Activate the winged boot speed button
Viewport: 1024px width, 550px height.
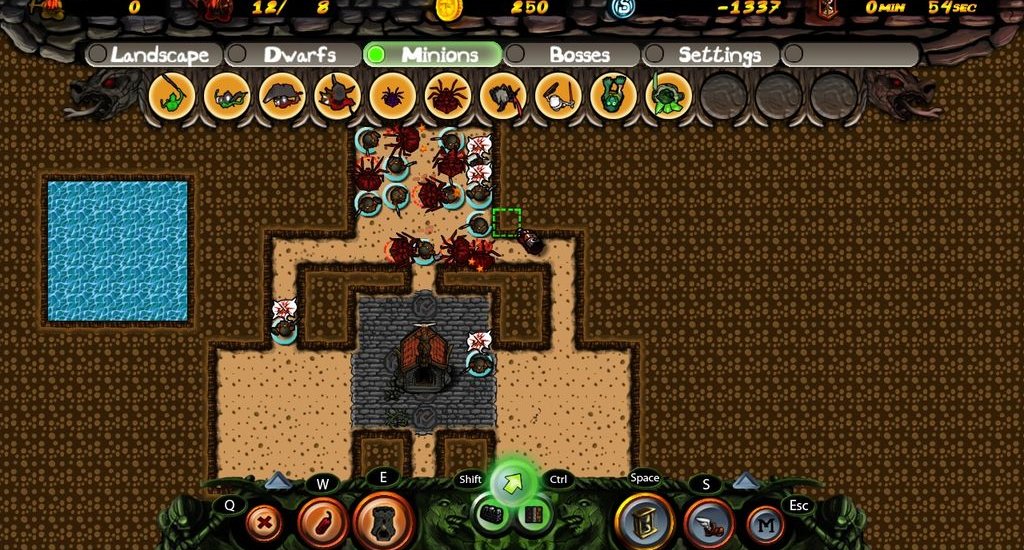pyautogui.click(x=708, y=523)
